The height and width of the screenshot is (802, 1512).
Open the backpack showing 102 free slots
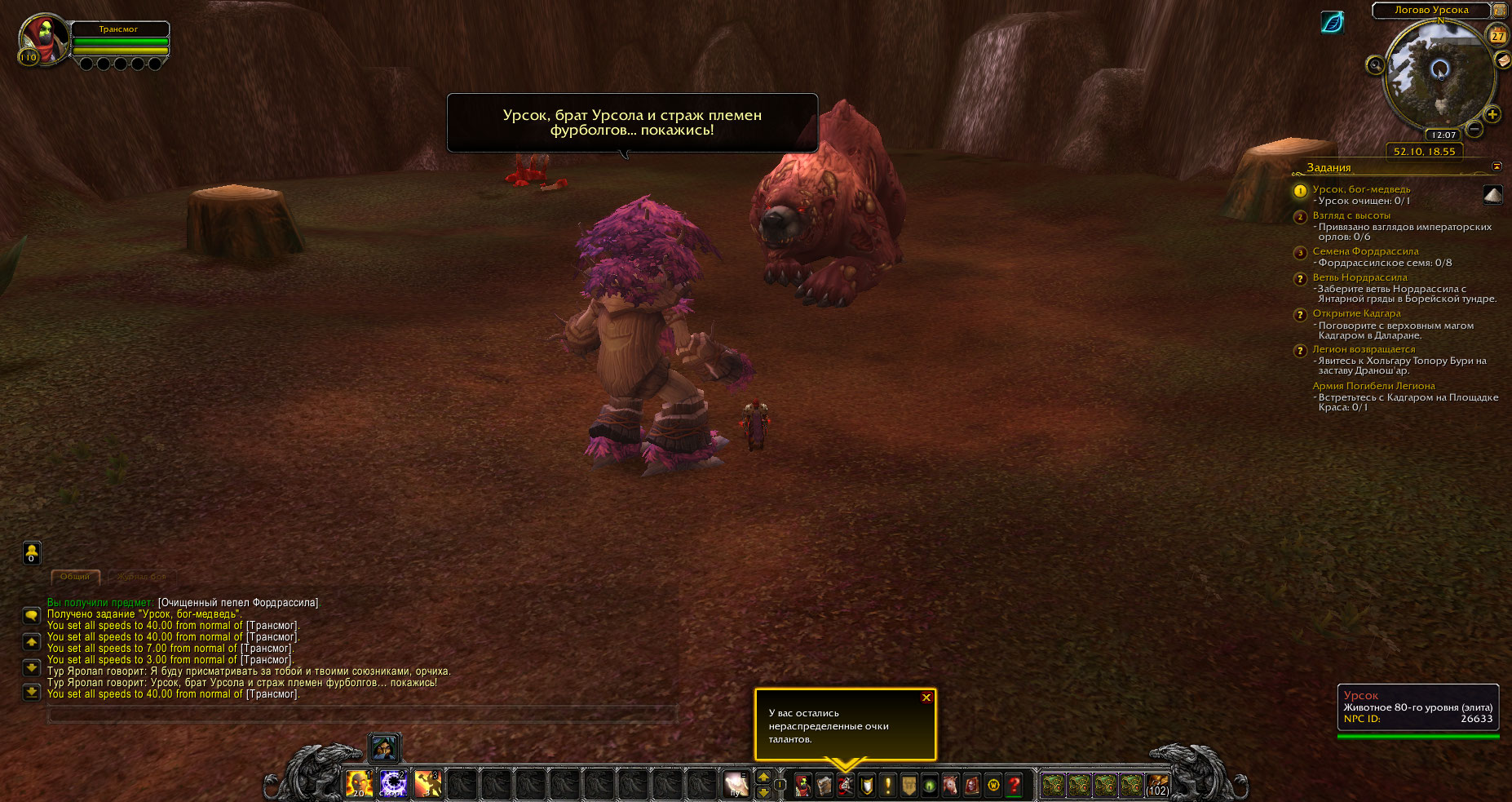pos(1157,785)
